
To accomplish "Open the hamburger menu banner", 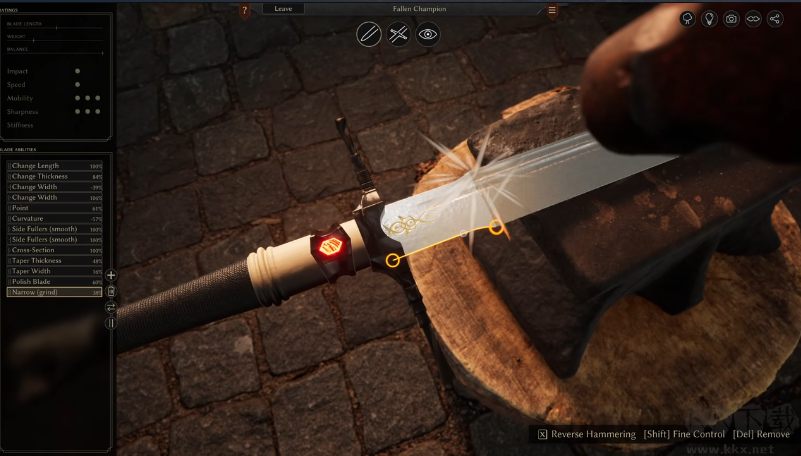I will pyautogui.click(x=552, y=11).
